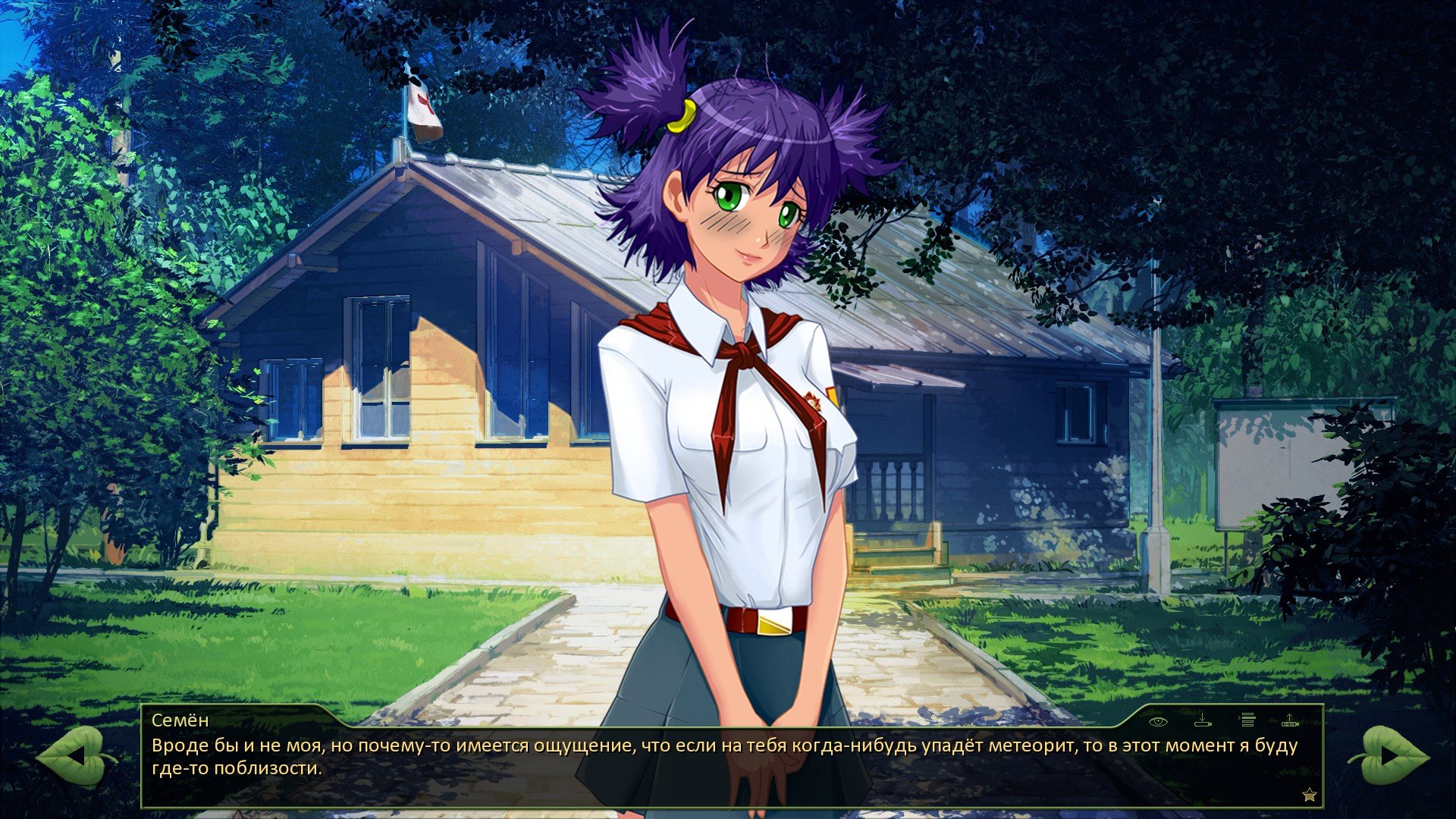Screen dimensions: 1456x819
Task: Click the gold star in dialogue box
Action: pos(1309,795)
